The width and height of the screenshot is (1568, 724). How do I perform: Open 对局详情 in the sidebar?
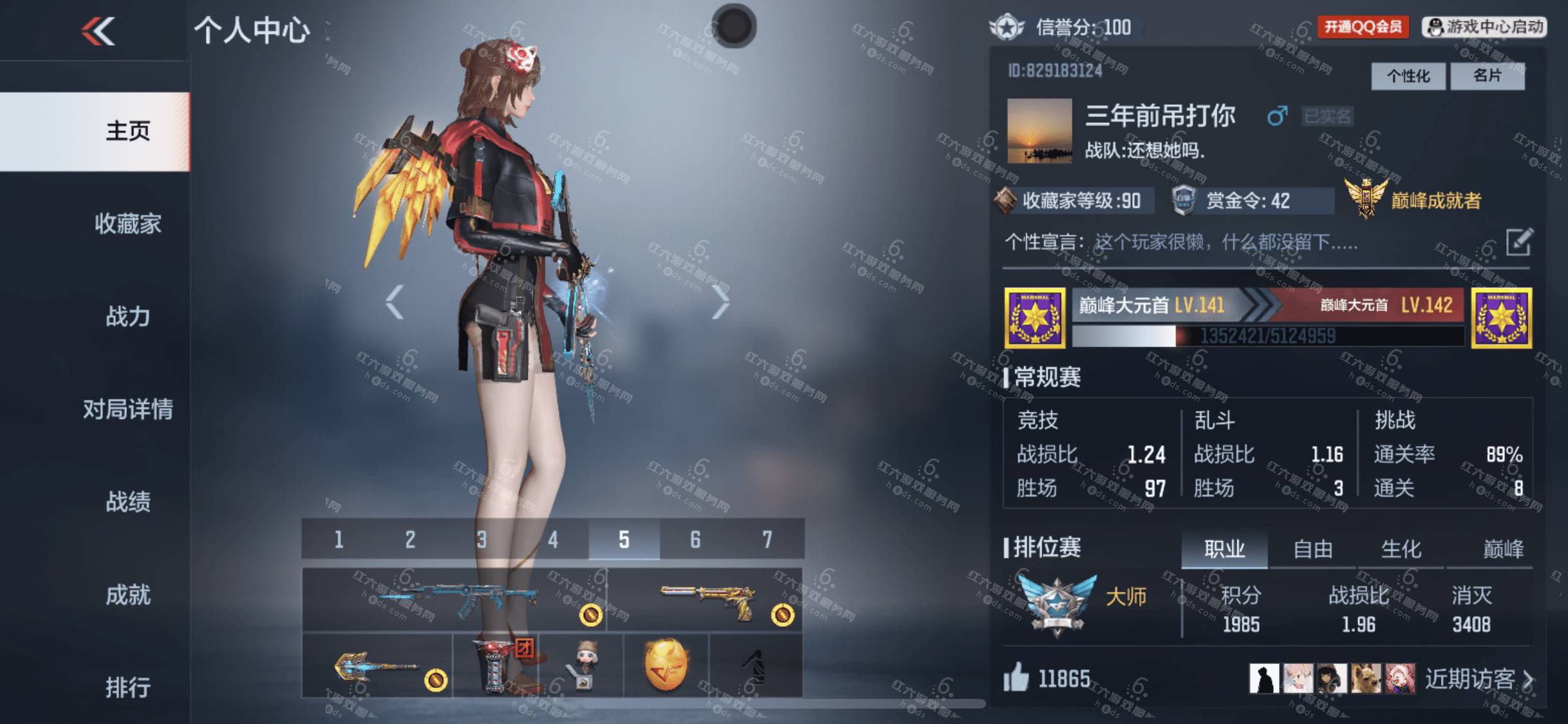[127, 409]
